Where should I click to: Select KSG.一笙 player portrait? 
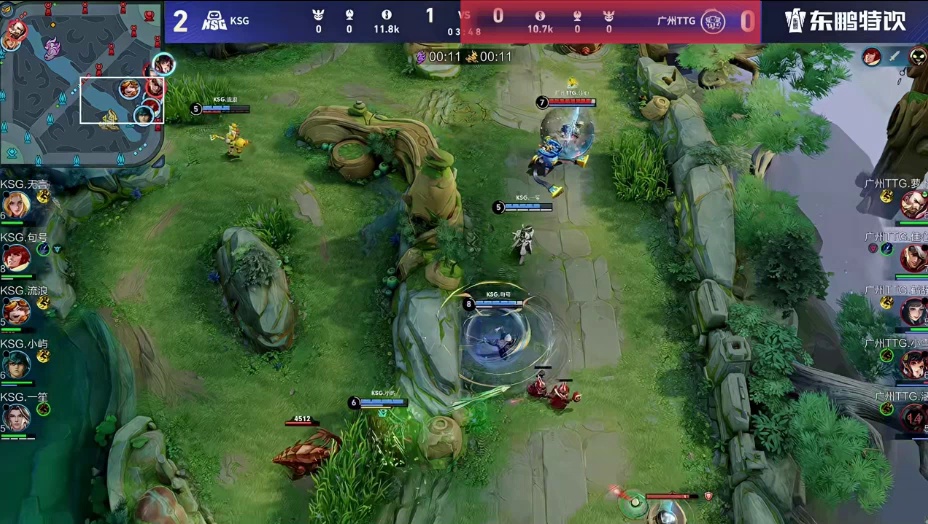(x=15, y=417)
